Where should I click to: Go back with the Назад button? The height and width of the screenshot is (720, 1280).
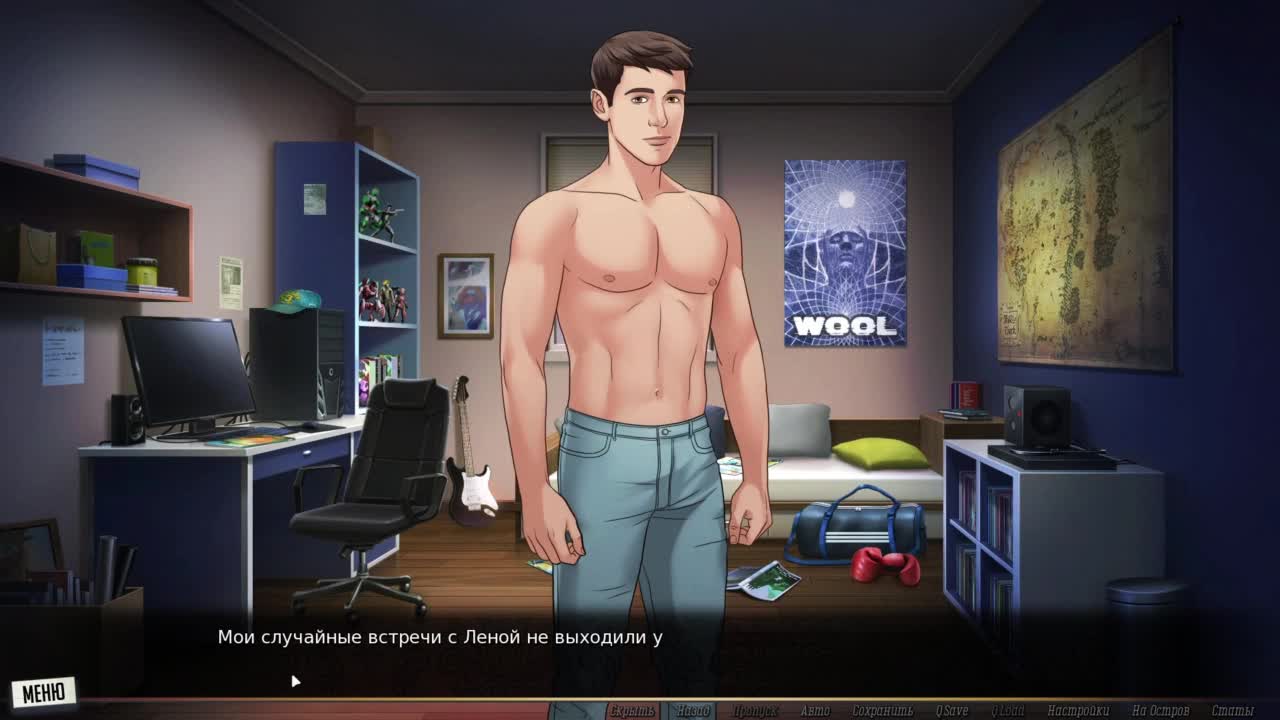(692, 711)
